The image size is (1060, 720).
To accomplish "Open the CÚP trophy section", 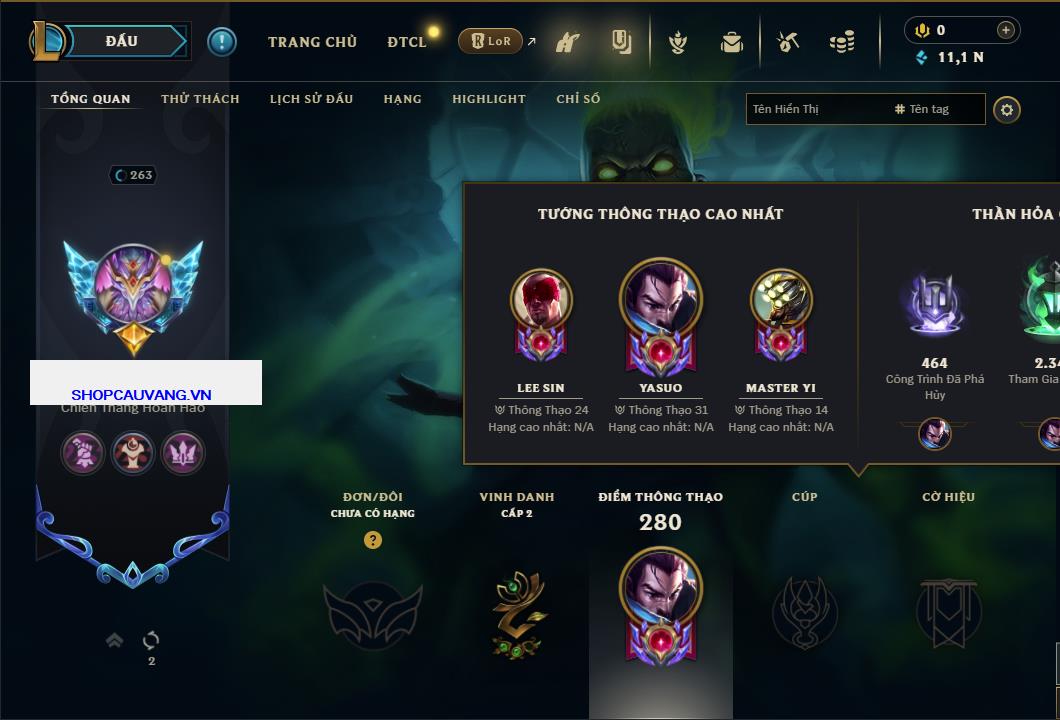I will tap(804, 610).
